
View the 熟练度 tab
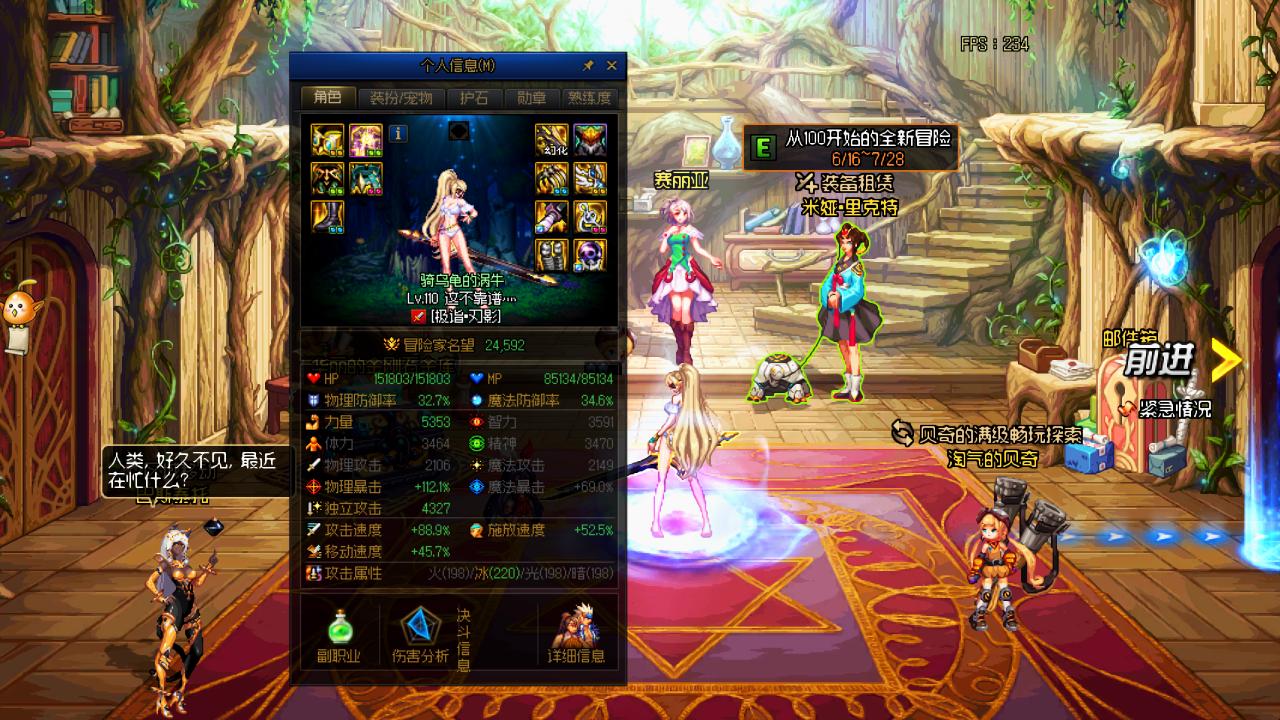click(x=589, y=98)
